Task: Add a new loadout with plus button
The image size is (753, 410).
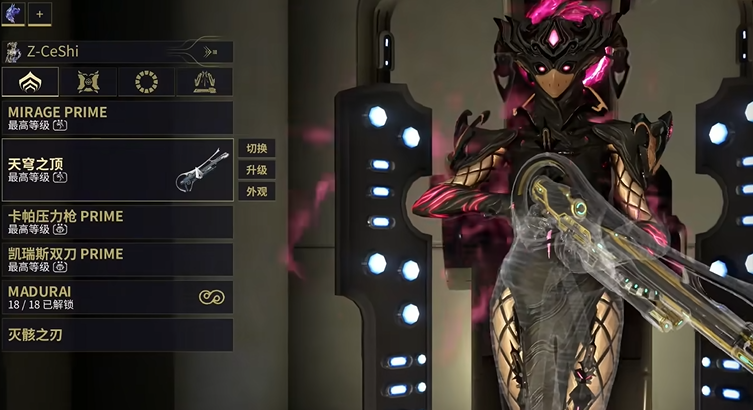Action: 40,15
